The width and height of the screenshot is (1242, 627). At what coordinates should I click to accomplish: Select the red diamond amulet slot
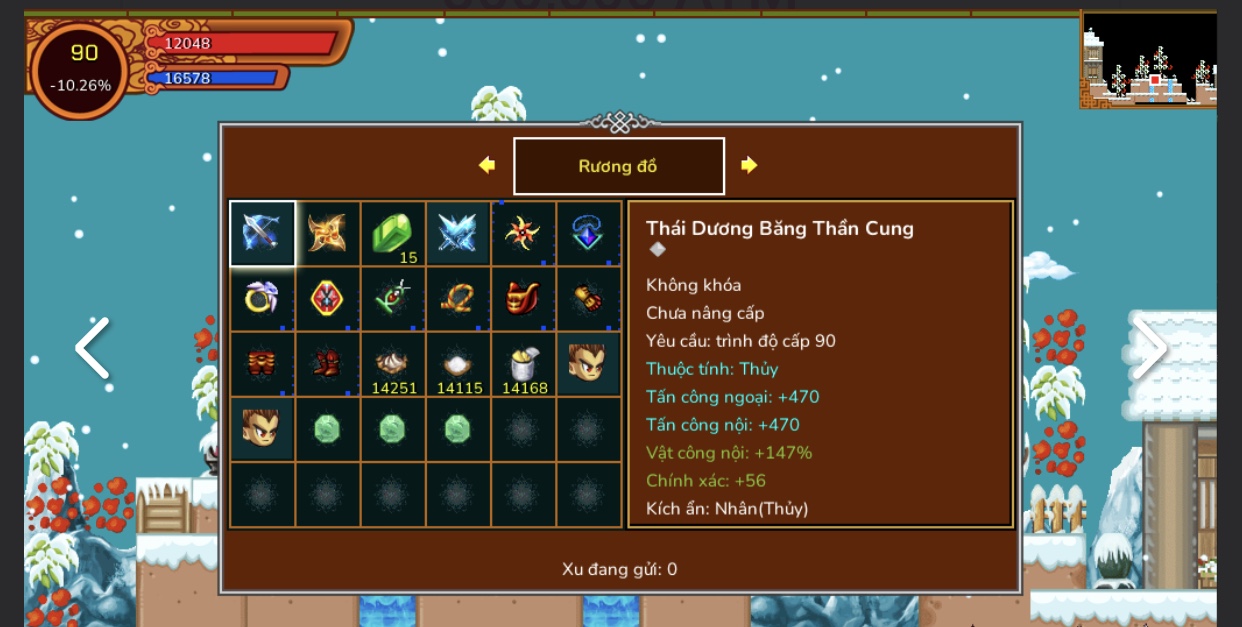pos(327,298)
